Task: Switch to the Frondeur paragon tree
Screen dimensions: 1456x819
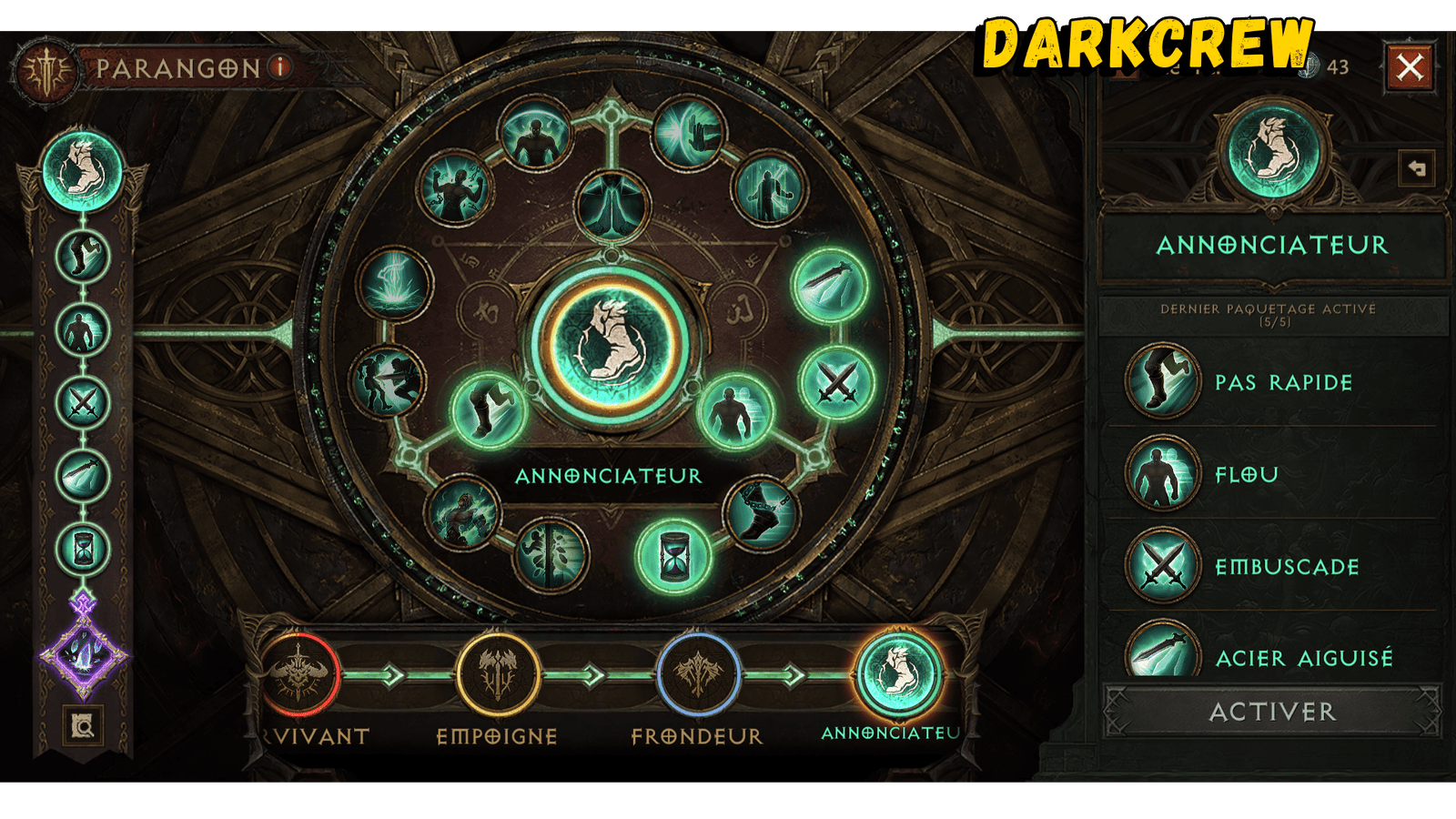Action: pos(698,675)
